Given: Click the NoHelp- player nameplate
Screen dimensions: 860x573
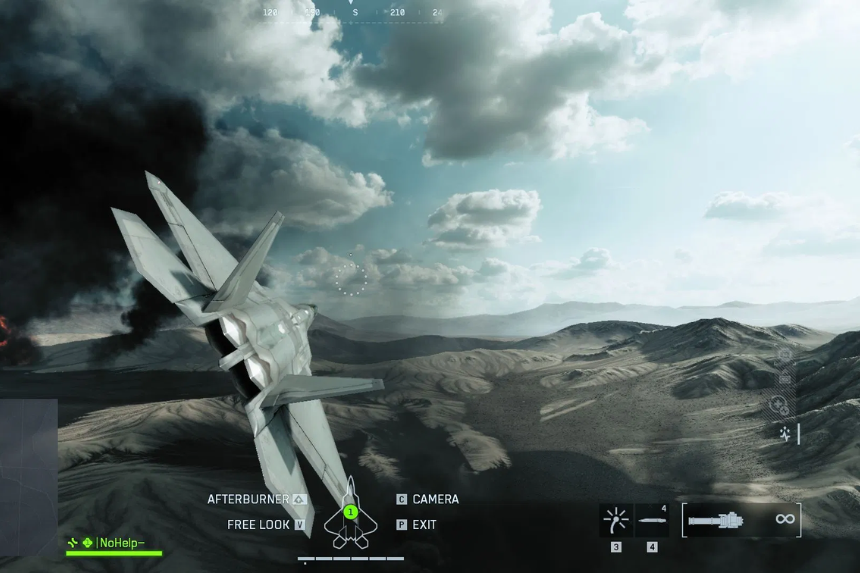Looking at the screenshot, I should (x=113, y=542).
